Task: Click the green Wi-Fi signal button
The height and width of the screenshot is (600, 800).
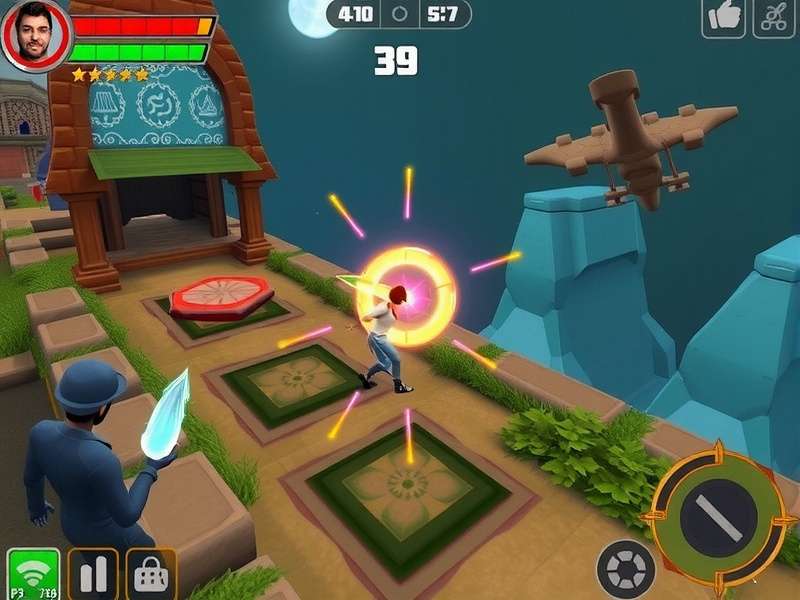Action: [33, 575]
